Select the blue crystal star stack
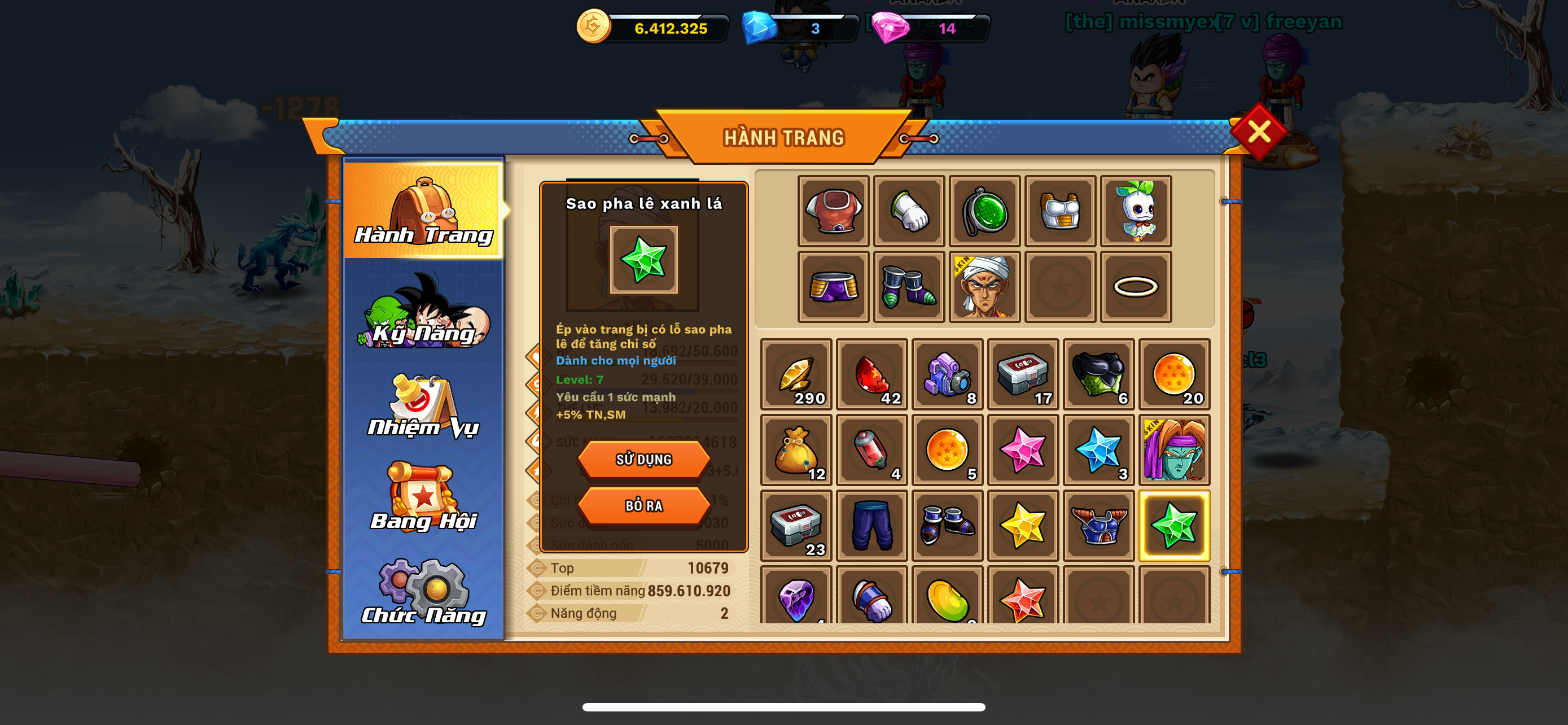The height and width of the screenshot is (725, 1568). [1098, 451]
